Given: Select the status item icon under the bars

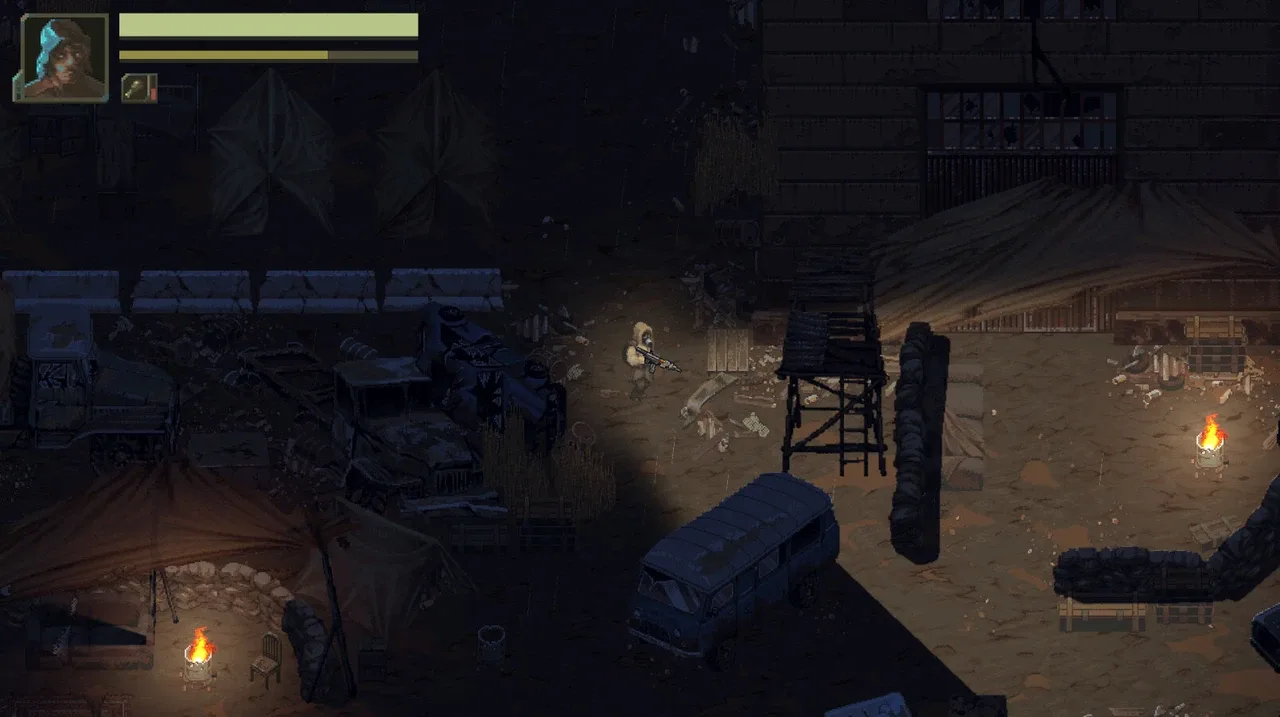Looking at the screenshot, I should coord(138,88).
